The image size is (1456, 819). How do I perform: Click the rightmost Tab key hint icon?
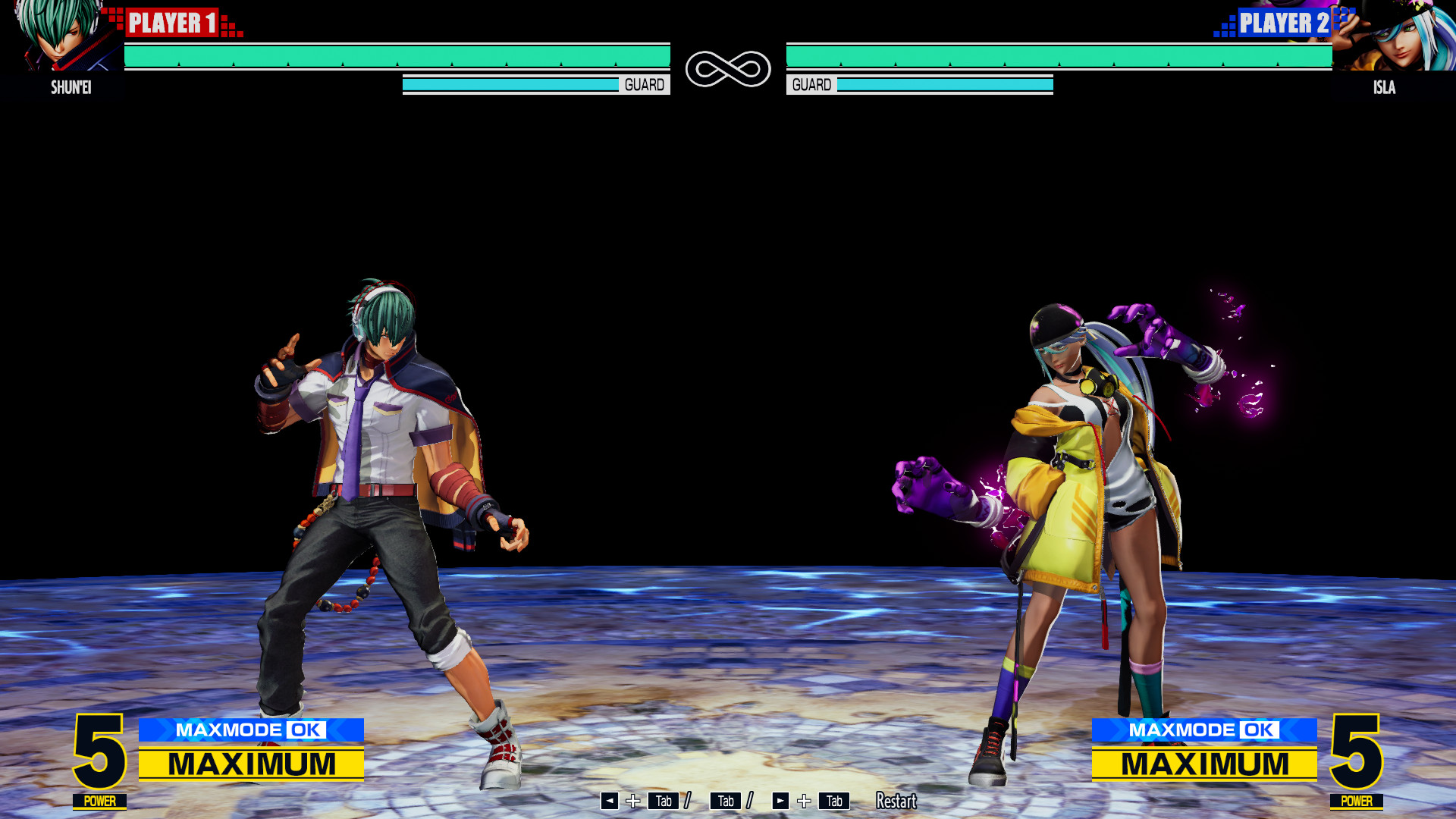click(x=835, y=800)
